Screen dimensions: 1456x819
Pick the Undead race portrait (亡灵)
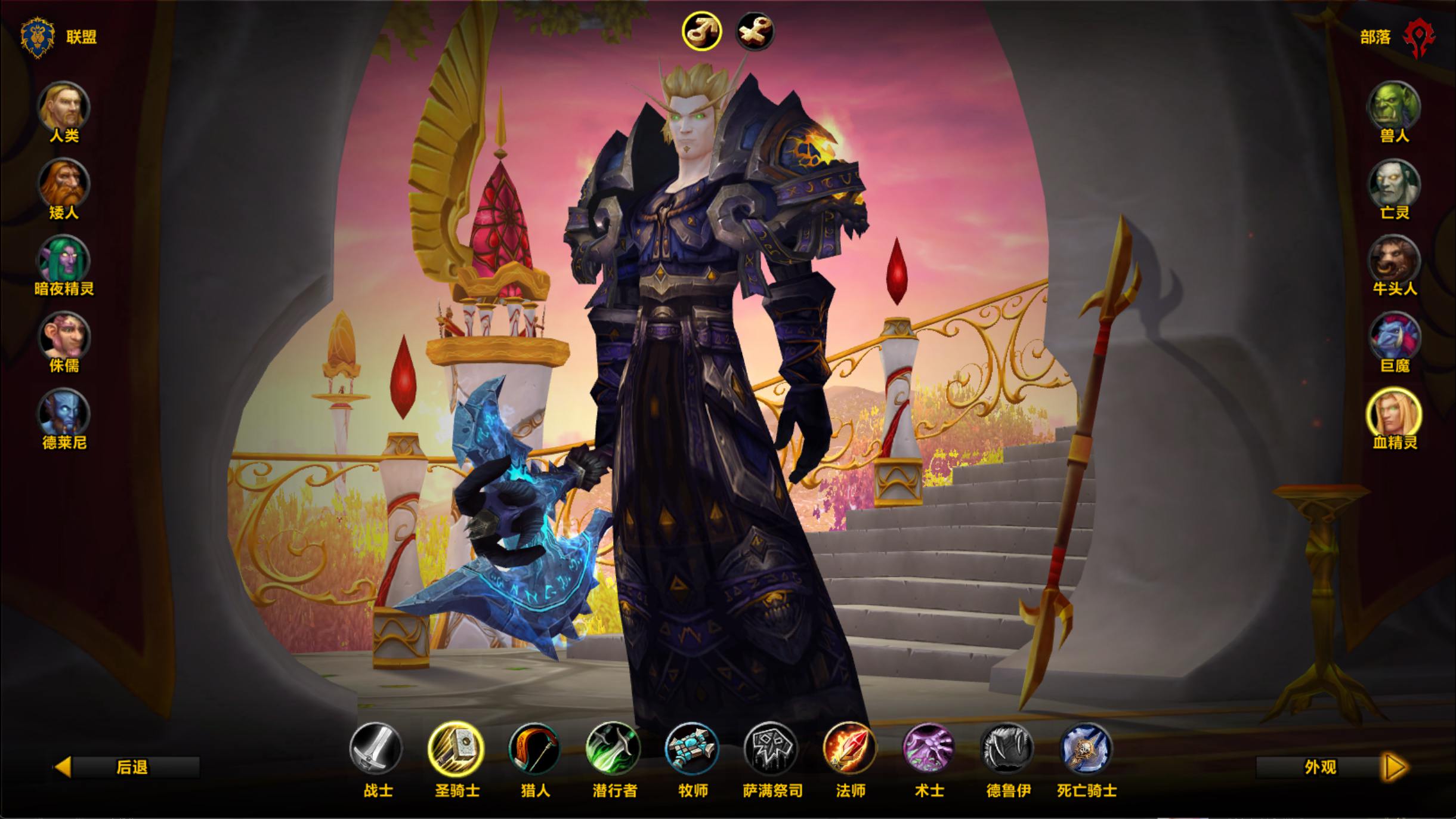point(1393,184)
